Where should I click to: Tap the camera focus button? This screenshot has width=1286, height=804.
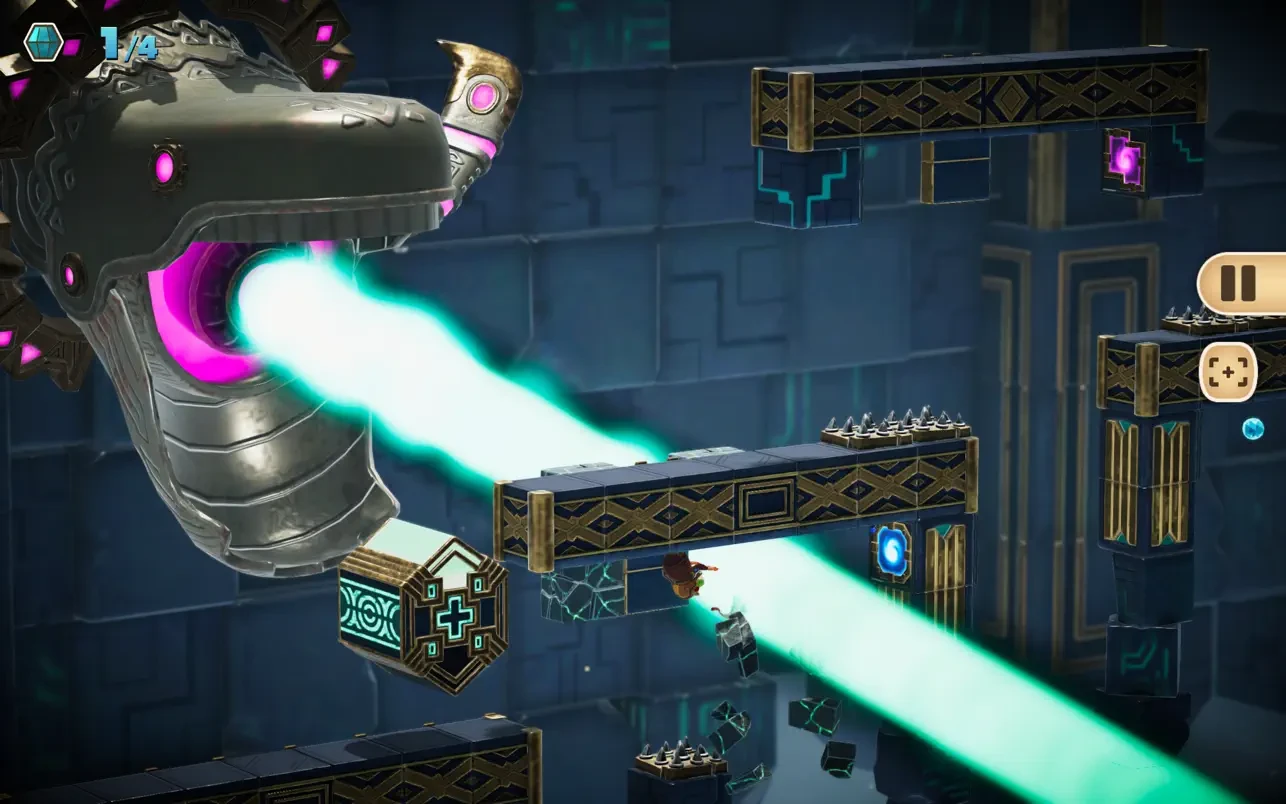coord(1227,372)
